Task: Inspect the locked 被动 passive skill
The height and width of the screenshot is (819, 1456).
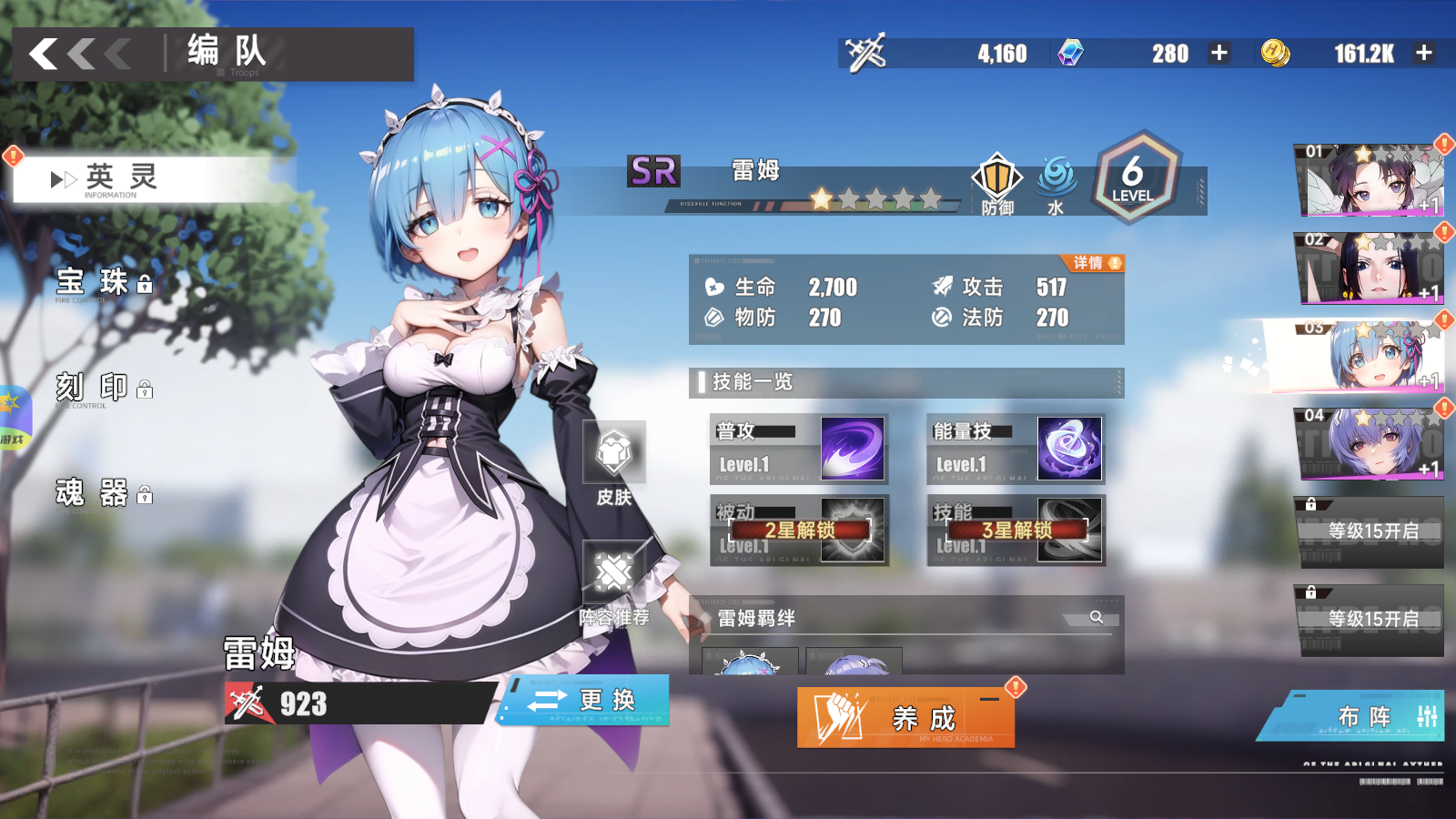Action: [798, 530]
